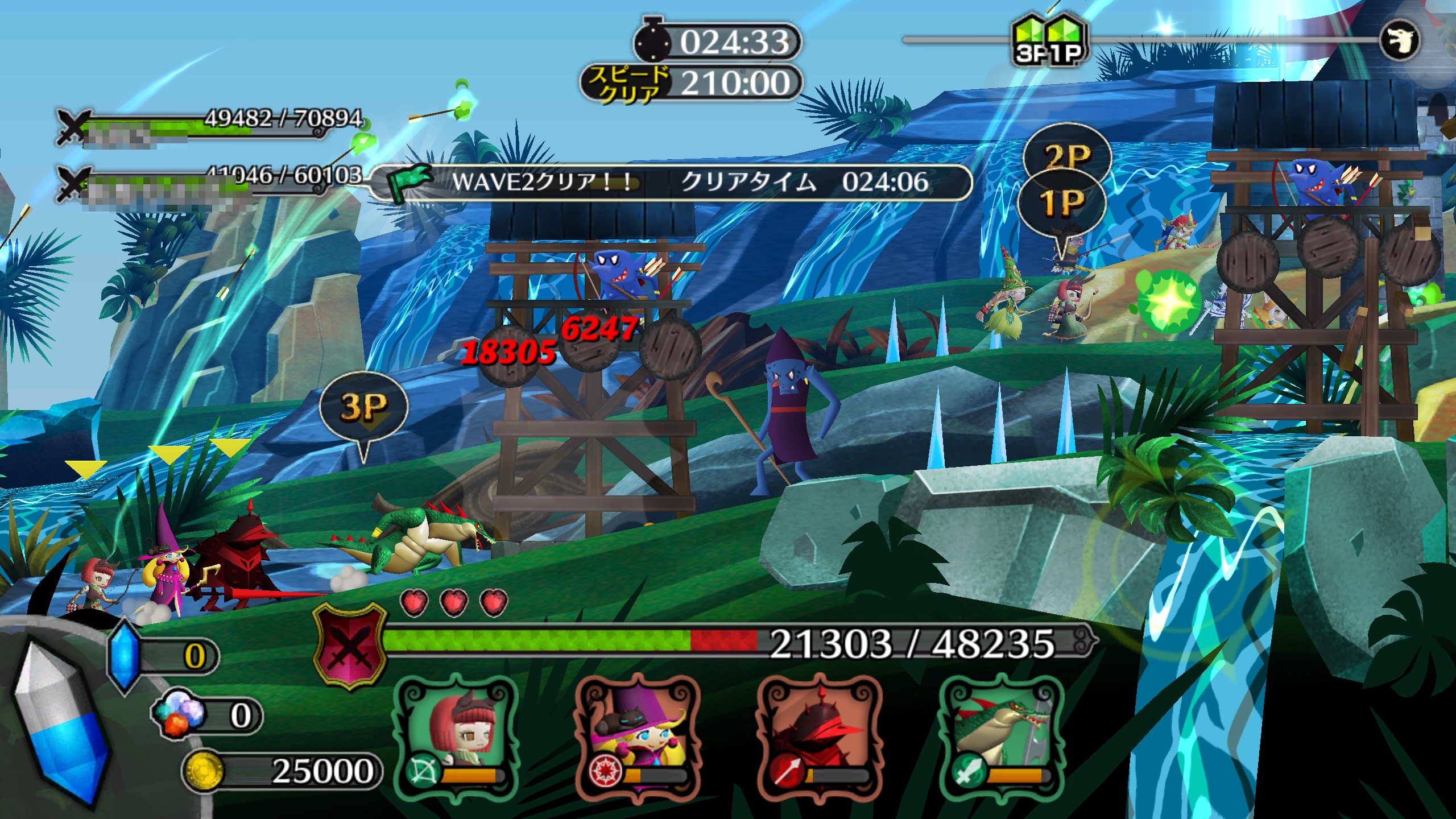Image resolution: width=1456 pixels, height=819 pixels.
Task: Select the green dragon unit card
Action: [1001, 734]
